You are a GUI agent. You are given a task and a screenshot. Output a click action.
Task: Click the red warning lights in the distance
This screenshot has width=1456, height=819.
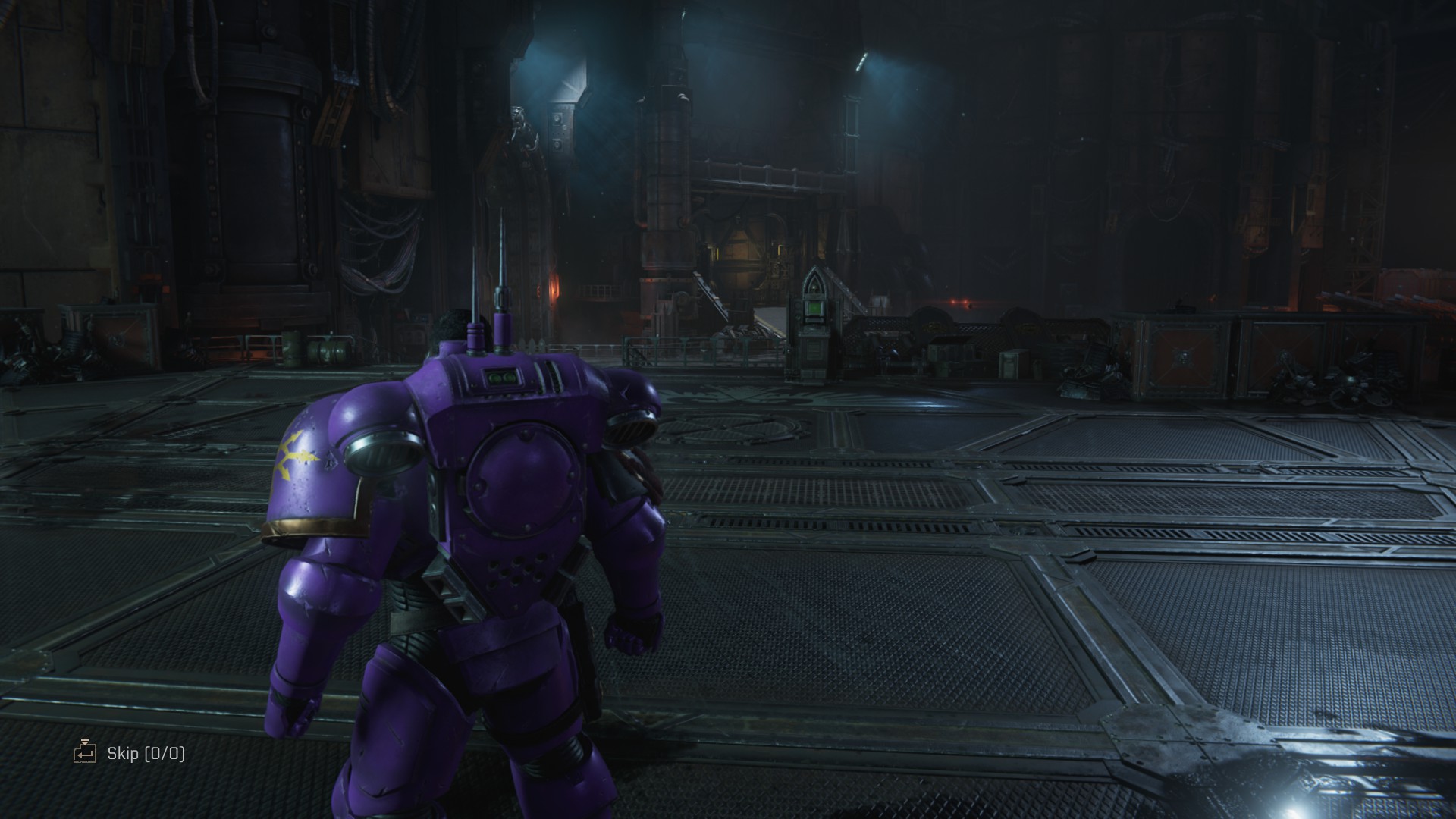tap(959, 302)
